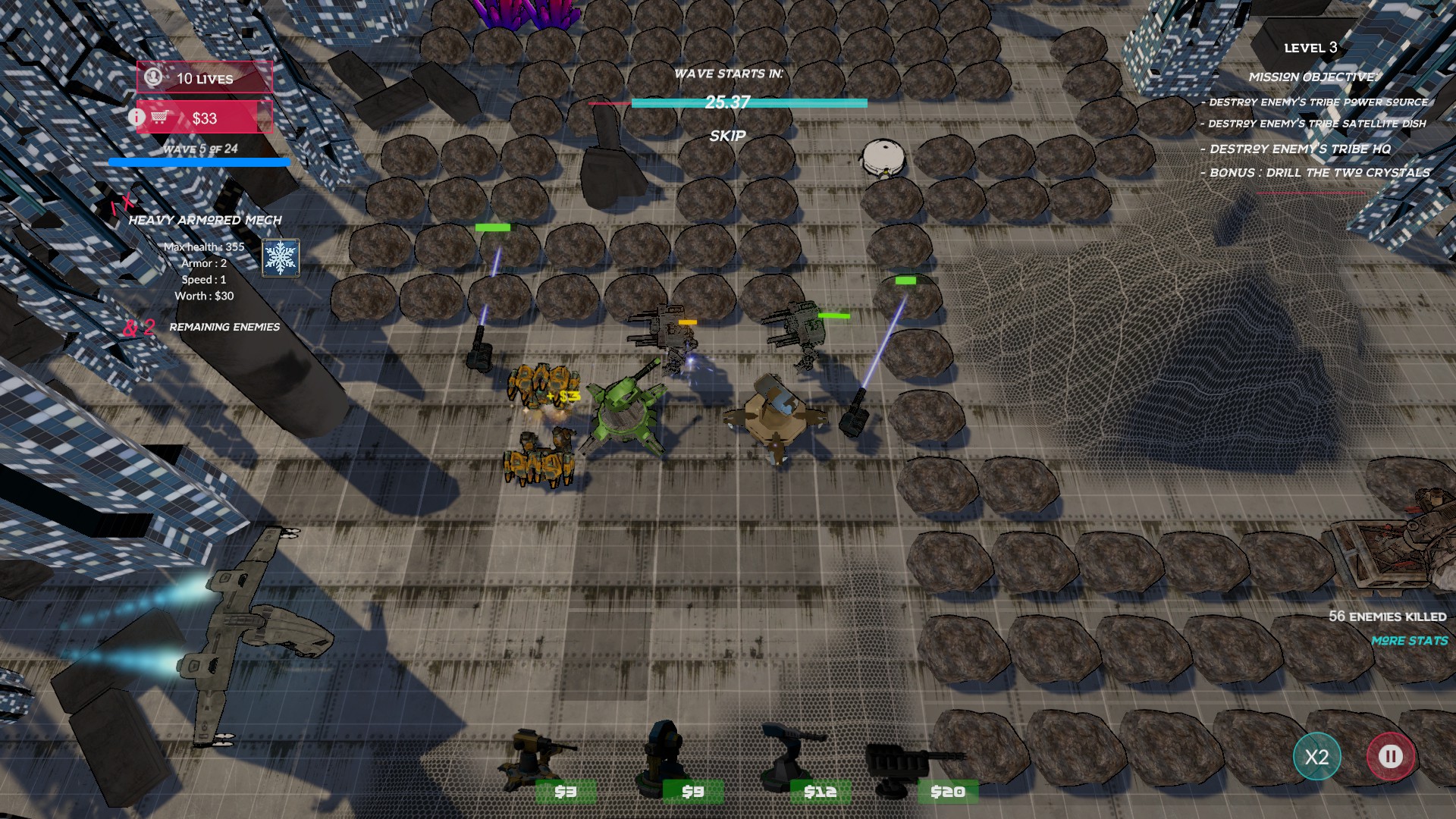Collapse the Heavy Armored Mech info panel
The image size is (1456, 819).
click(206, 220)
